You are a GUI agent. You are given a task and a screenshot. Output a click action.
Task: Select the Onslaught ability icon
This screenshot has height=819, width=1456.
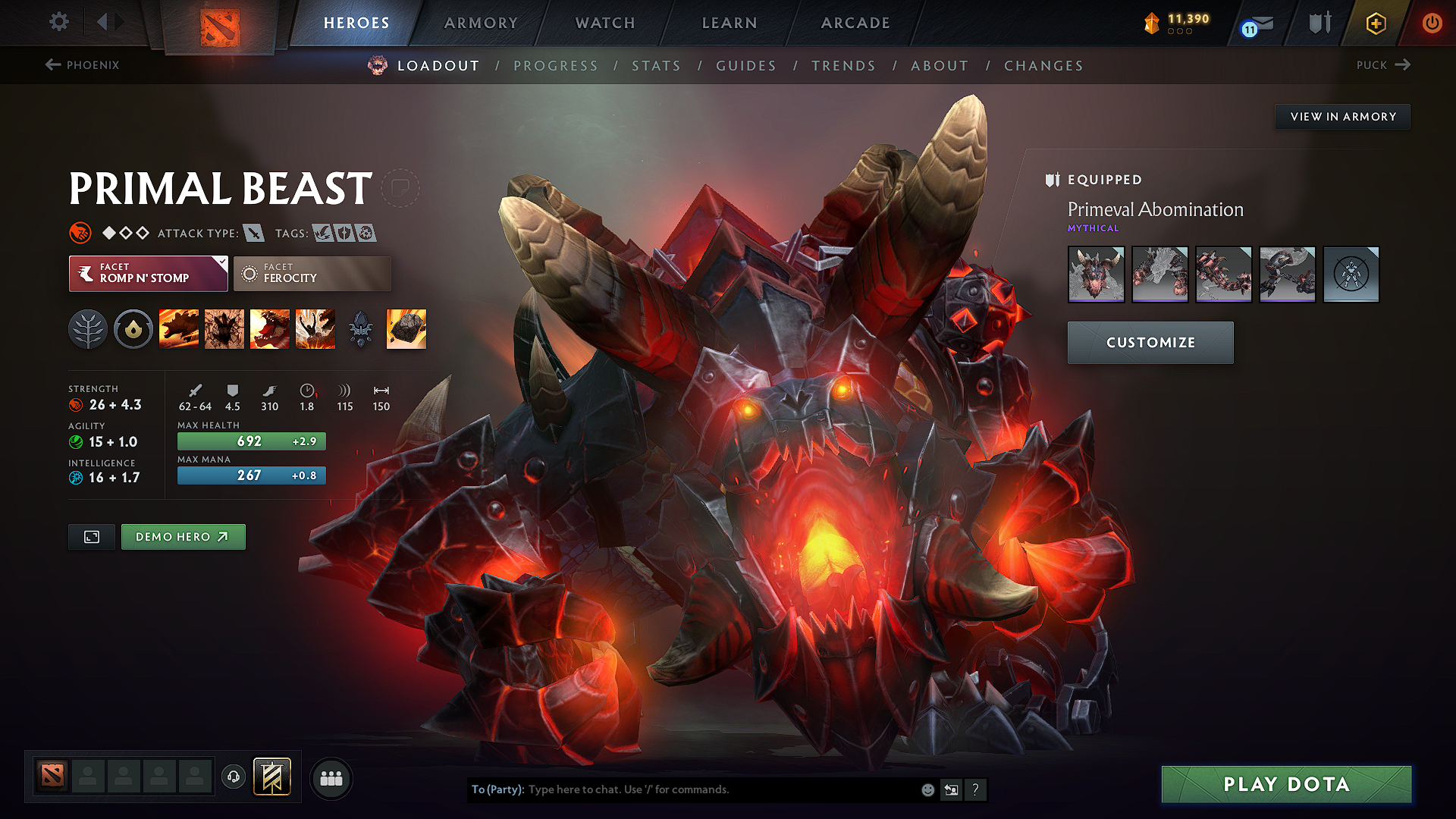[x=179, y=328]
